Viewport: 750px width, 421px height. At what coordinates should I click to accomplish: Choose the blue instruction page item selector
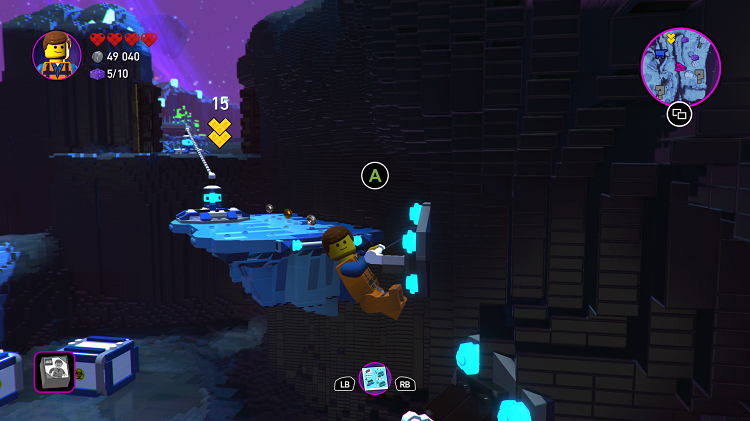tap(375, 379)
